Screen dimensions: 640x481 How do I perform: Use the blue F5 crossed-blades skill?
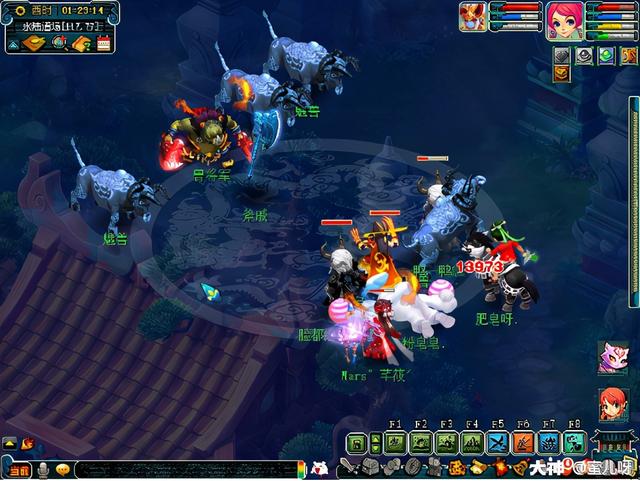498,444
